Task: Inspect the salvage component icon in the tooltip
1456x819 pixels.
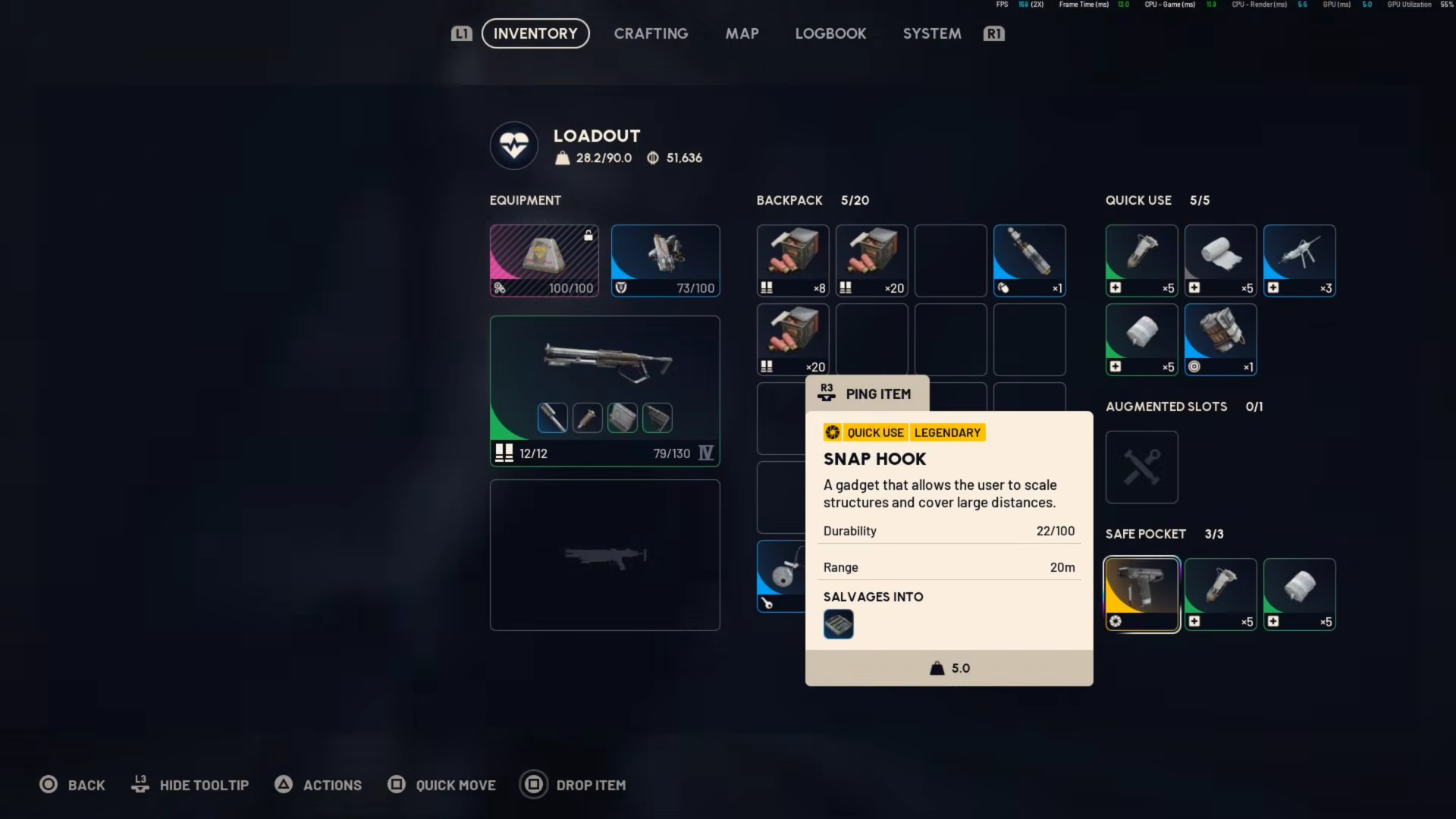Action: pos(838,624)
